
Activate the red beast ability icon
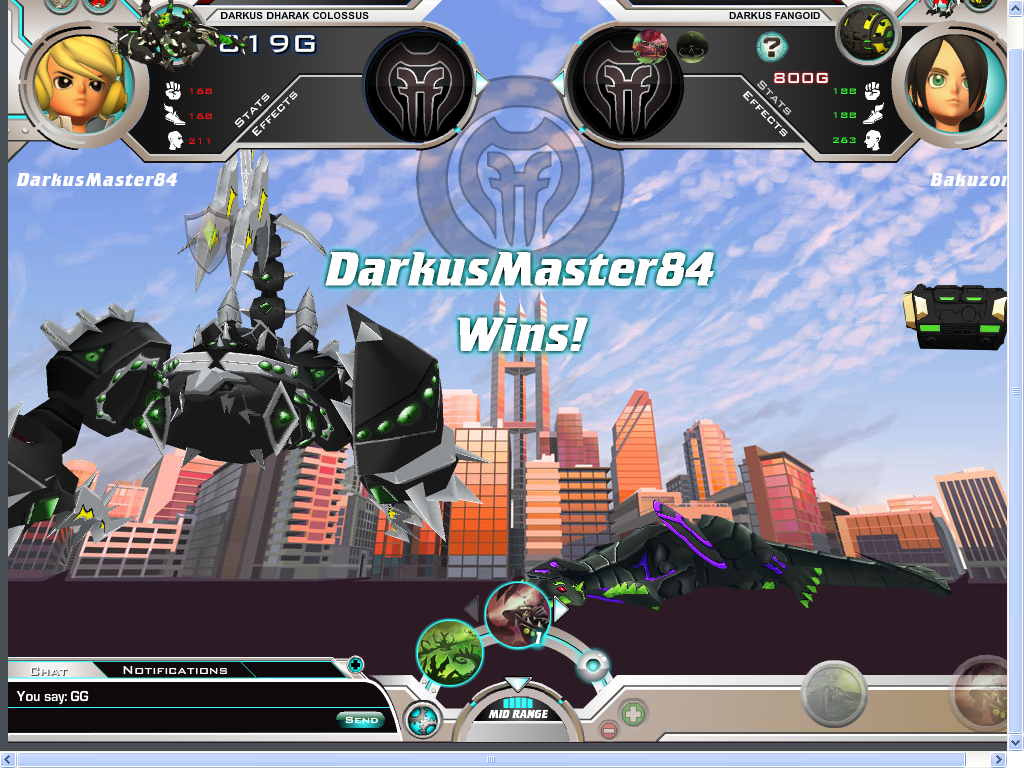click(518, 614)
